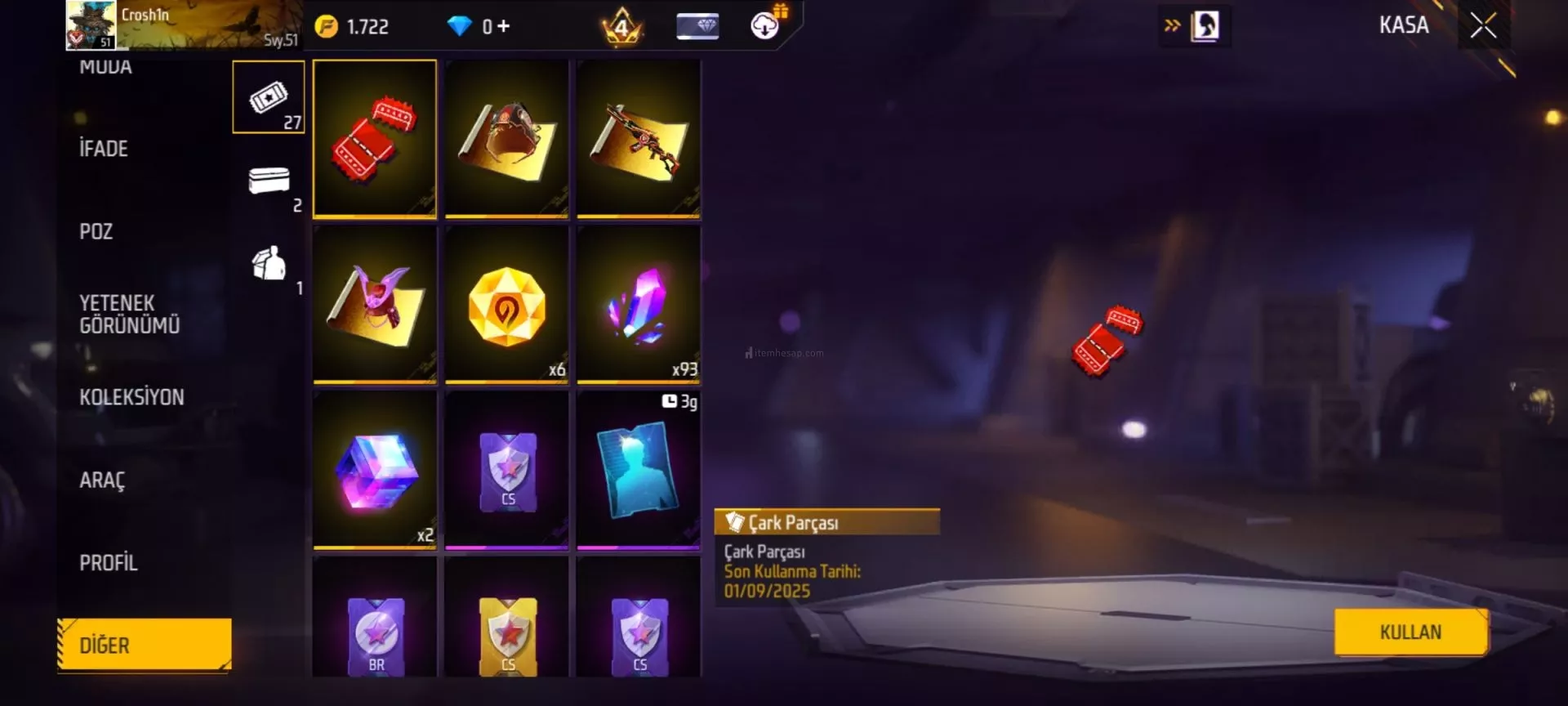Screen dimensions: 1568x706
Task: Select the magic cube slot x2
Action: 375,470
